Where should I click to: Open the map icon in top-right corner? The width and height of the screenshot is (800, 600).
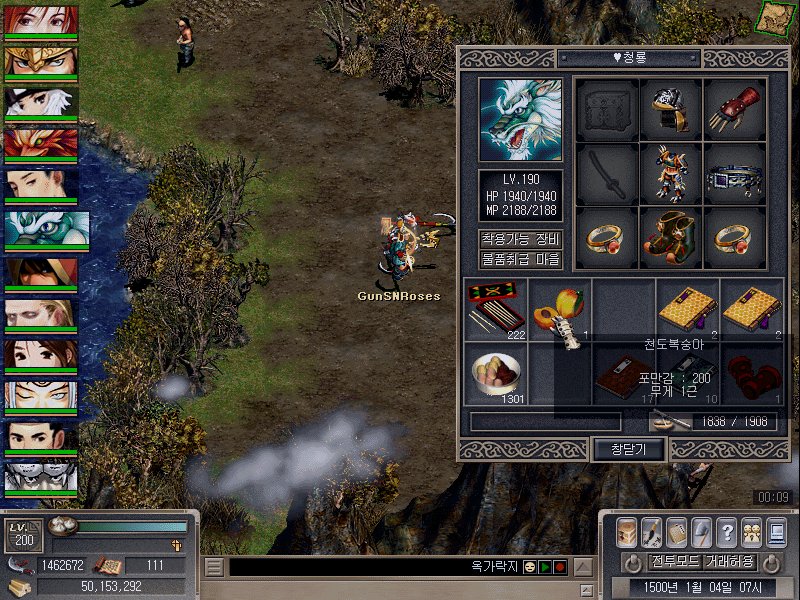point(772,16)
